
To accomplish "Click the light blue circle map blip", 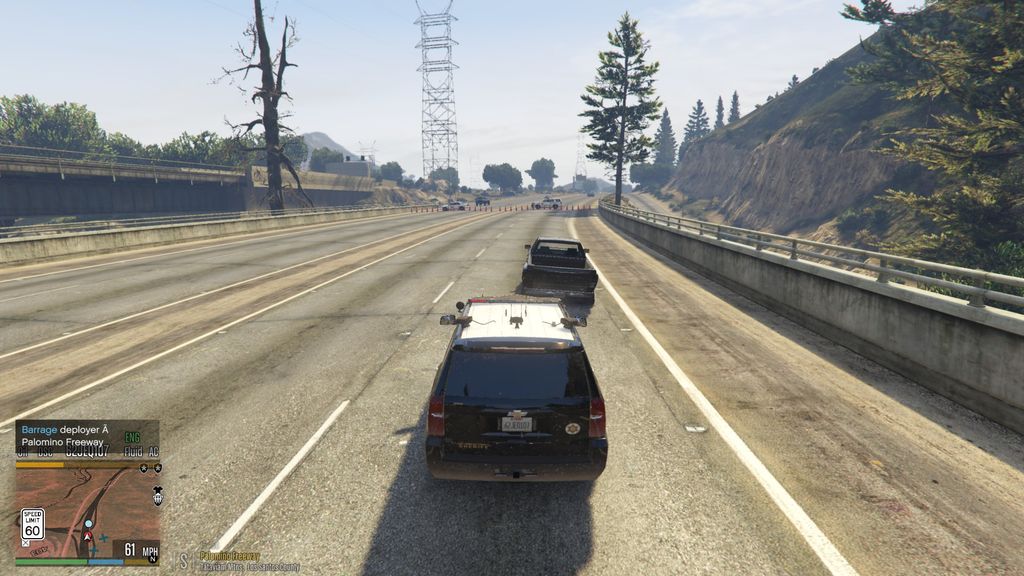I will [88, 524].
